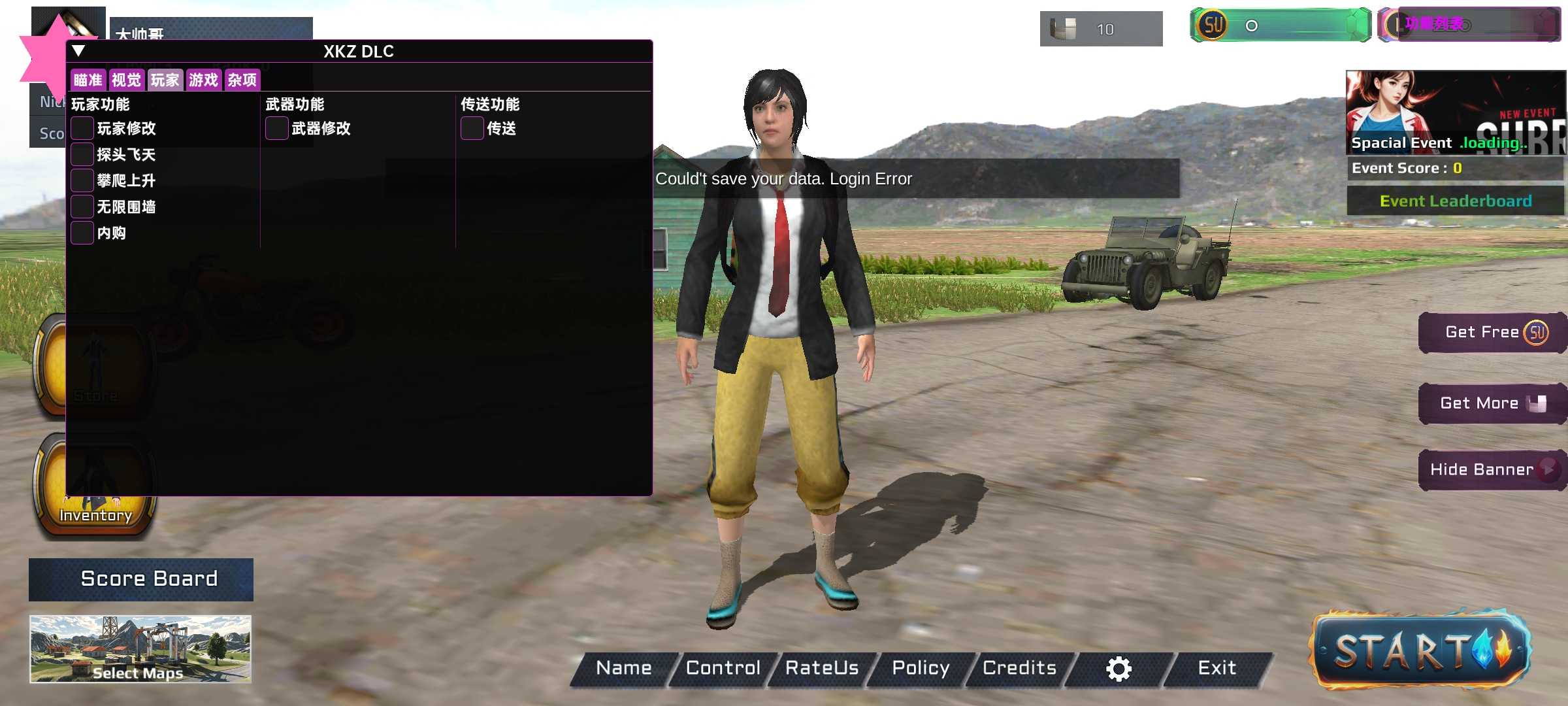
Task: Click the Get Free SU button
Action: 1492,333
